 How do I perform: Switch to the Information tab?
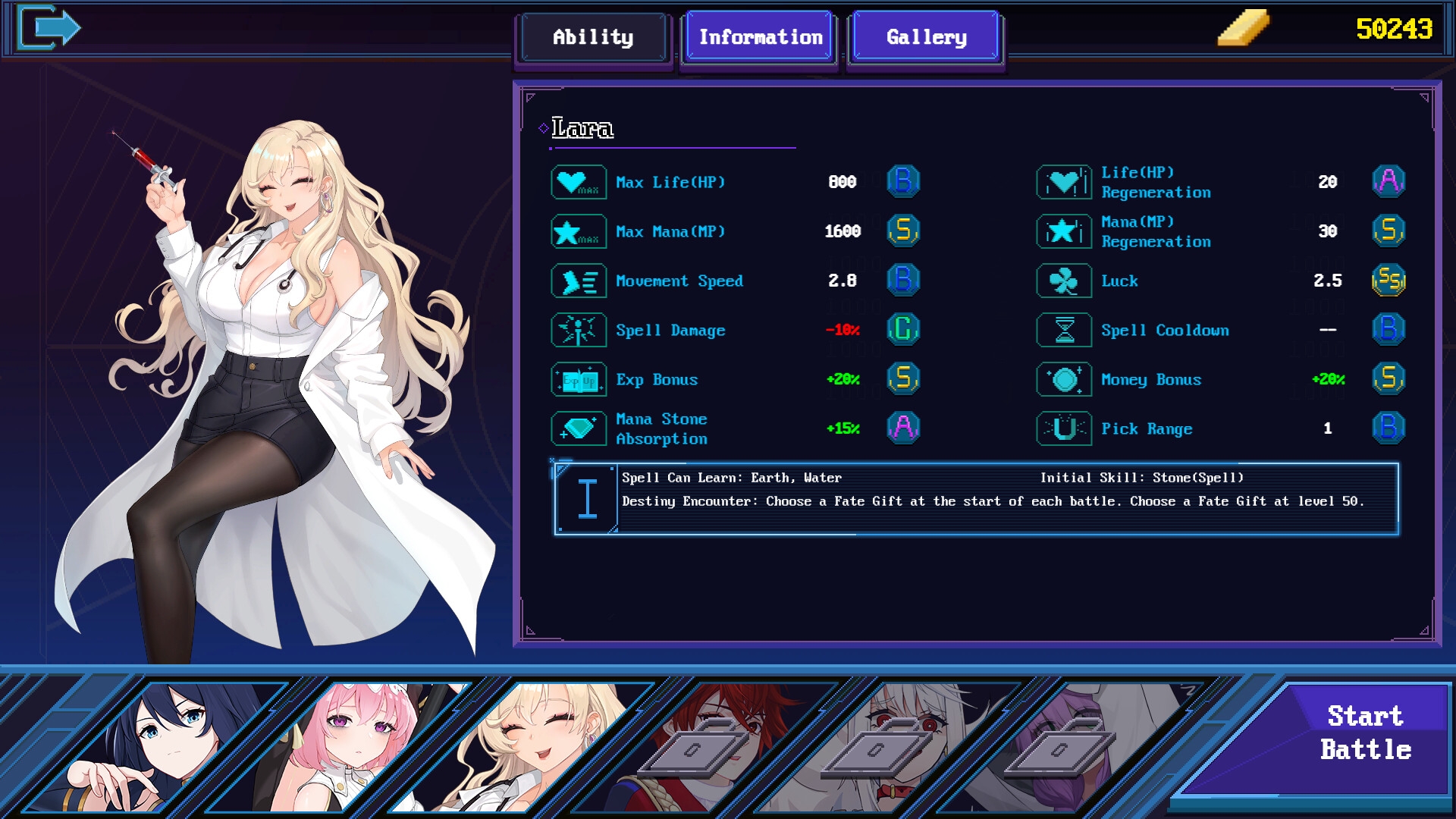759,36
